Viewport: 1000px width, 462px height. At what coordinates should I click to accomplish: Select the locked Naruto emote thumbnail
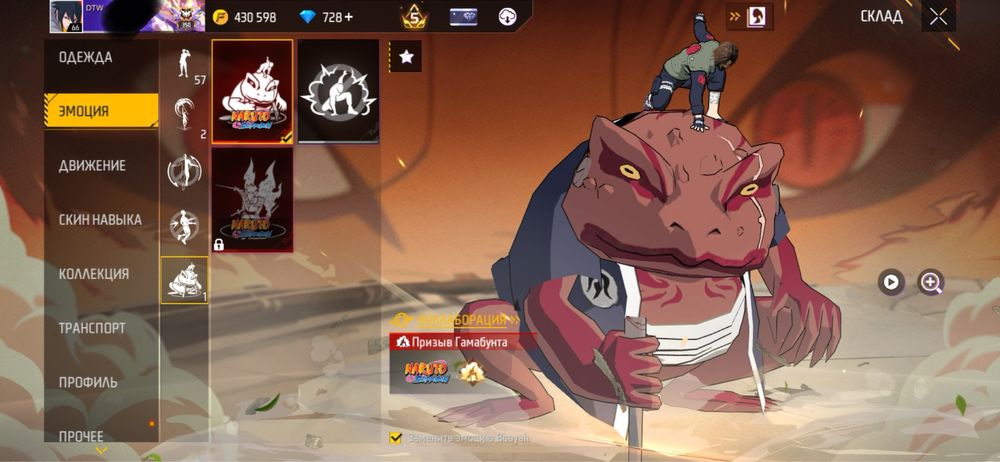tap(252, 199)
